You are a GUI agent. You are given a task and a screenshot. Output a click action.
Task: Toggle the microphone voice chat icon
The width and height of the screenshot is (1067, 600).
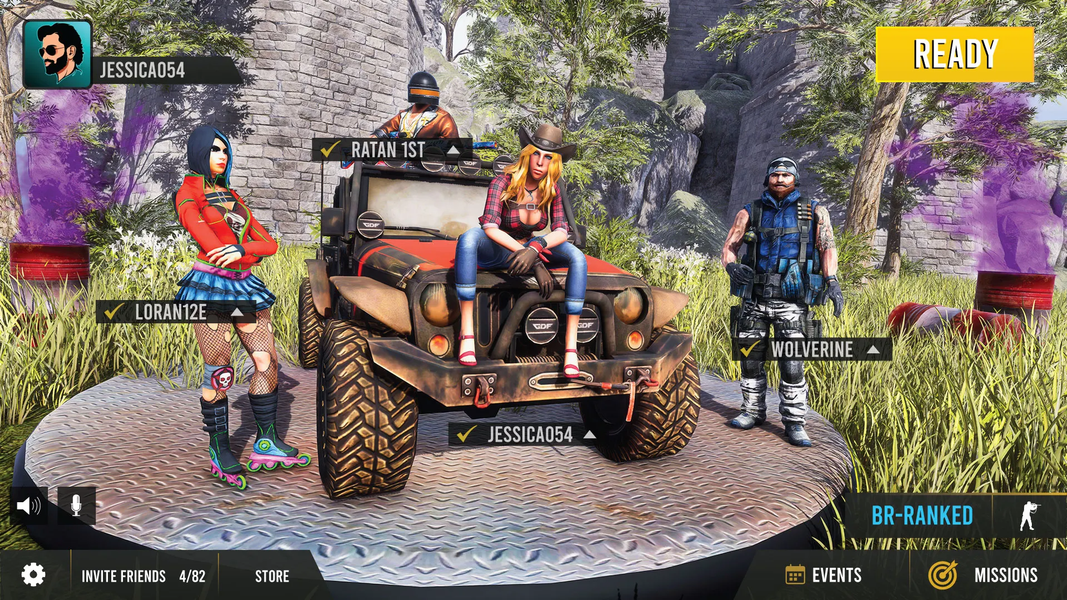point(77,506)
